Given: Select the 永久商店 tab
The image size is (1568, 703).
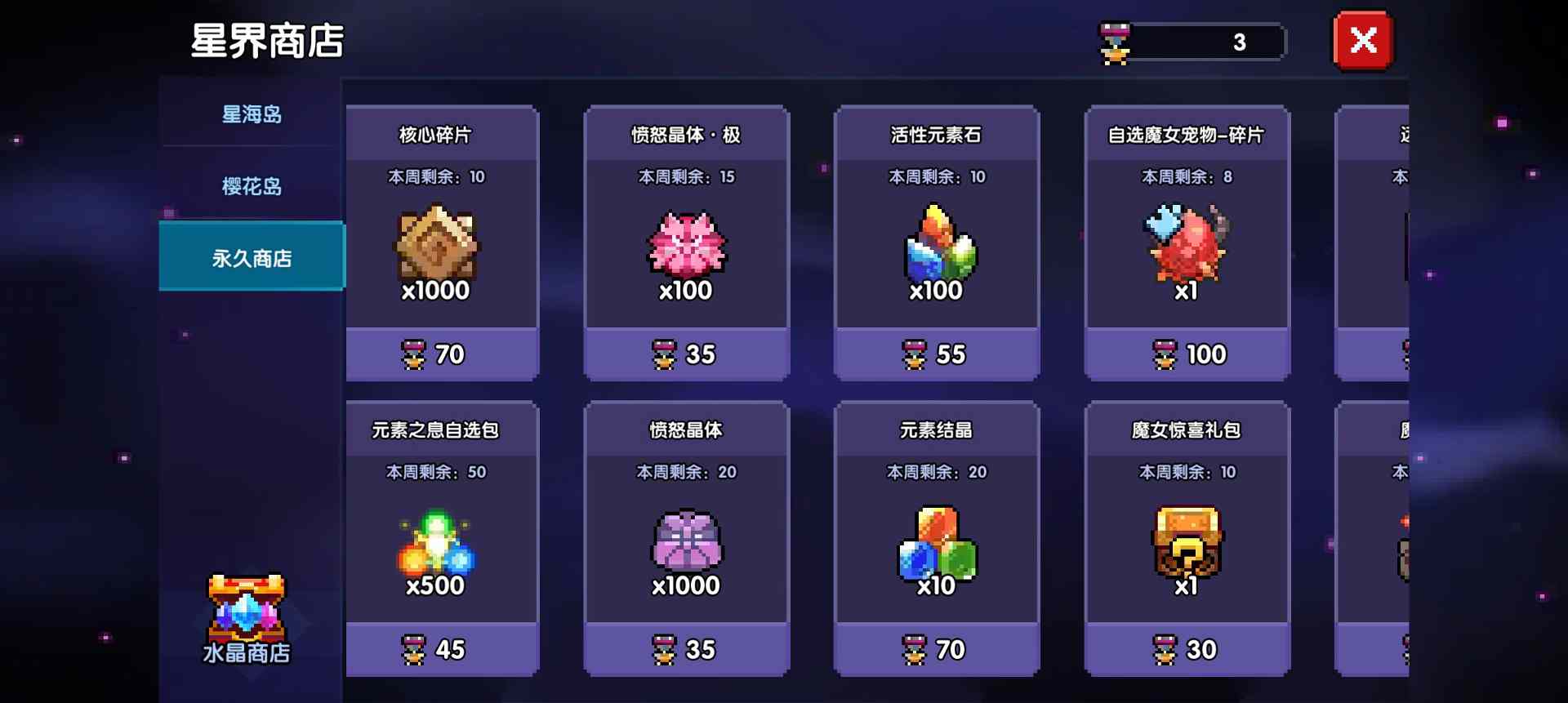Looking at the screenshot, I should coord(250,256).
